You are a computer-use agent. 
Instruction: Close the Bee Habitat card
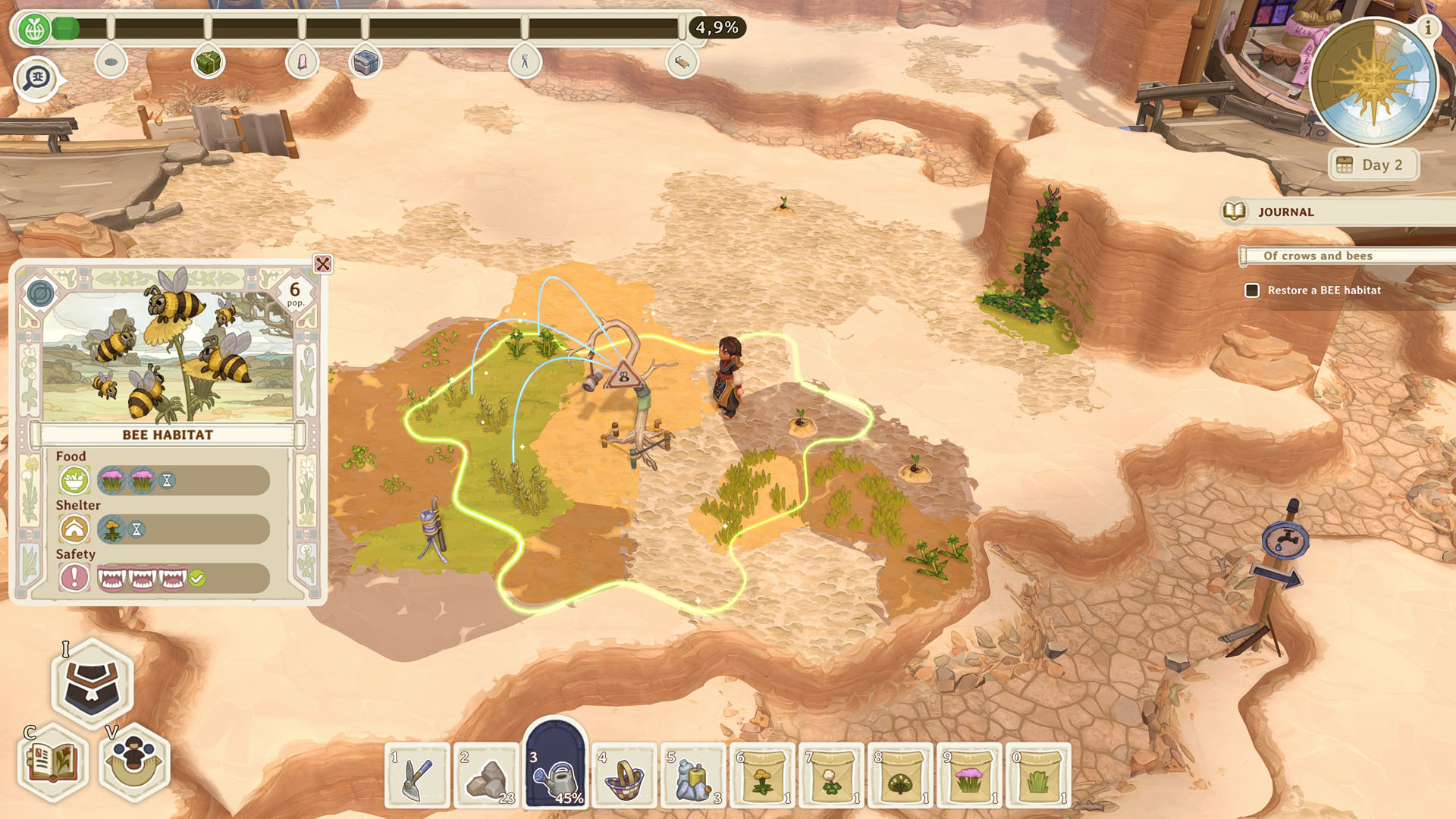(322, 264)
